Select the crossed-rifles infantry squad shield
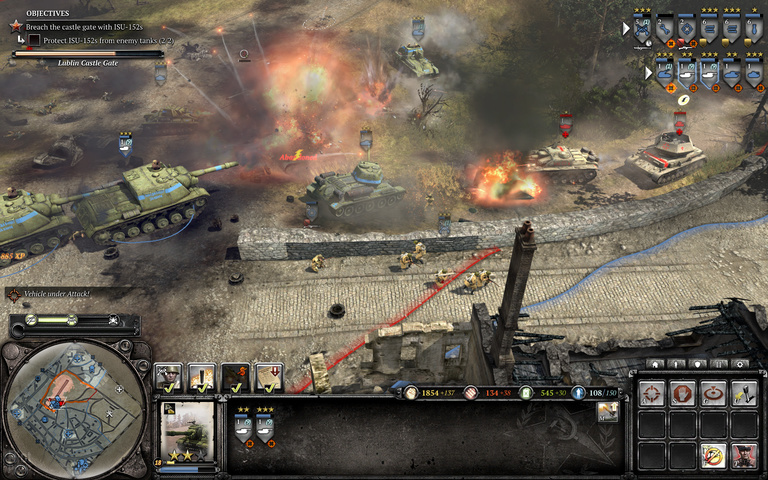Screen dimensions: 768x480 pos(642,28)
